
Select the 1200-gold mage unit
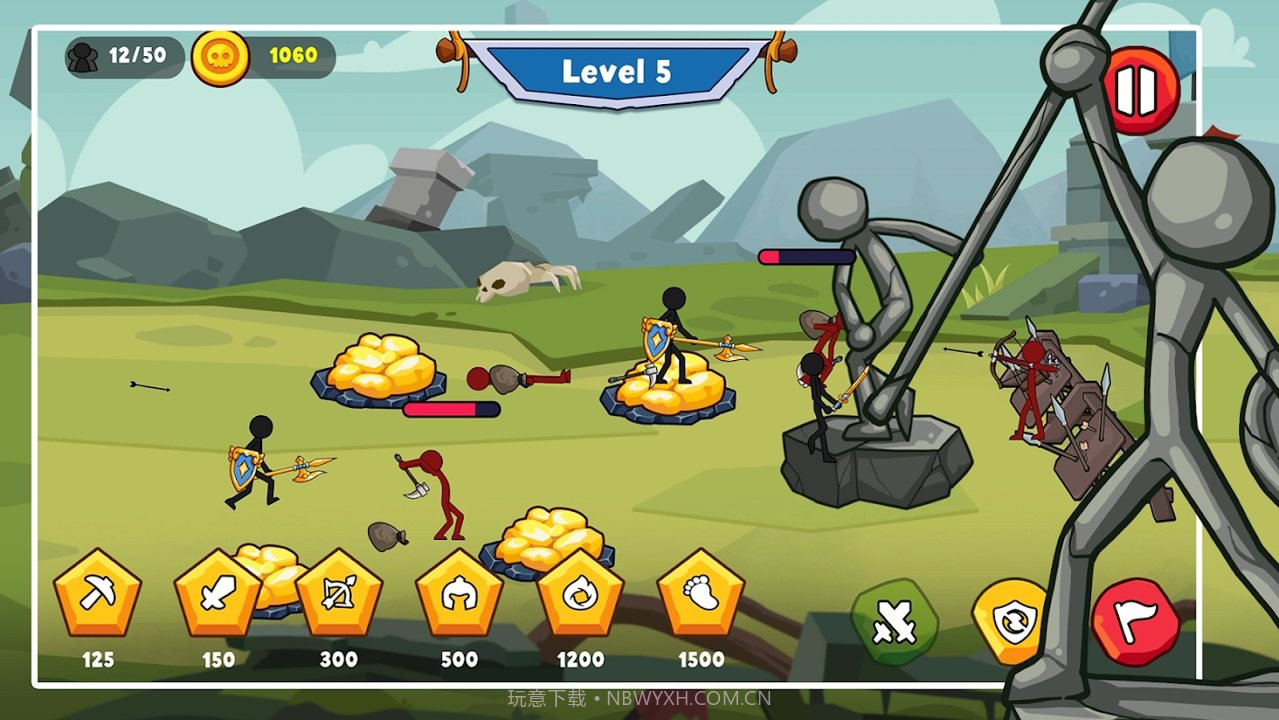pos(580,595)
